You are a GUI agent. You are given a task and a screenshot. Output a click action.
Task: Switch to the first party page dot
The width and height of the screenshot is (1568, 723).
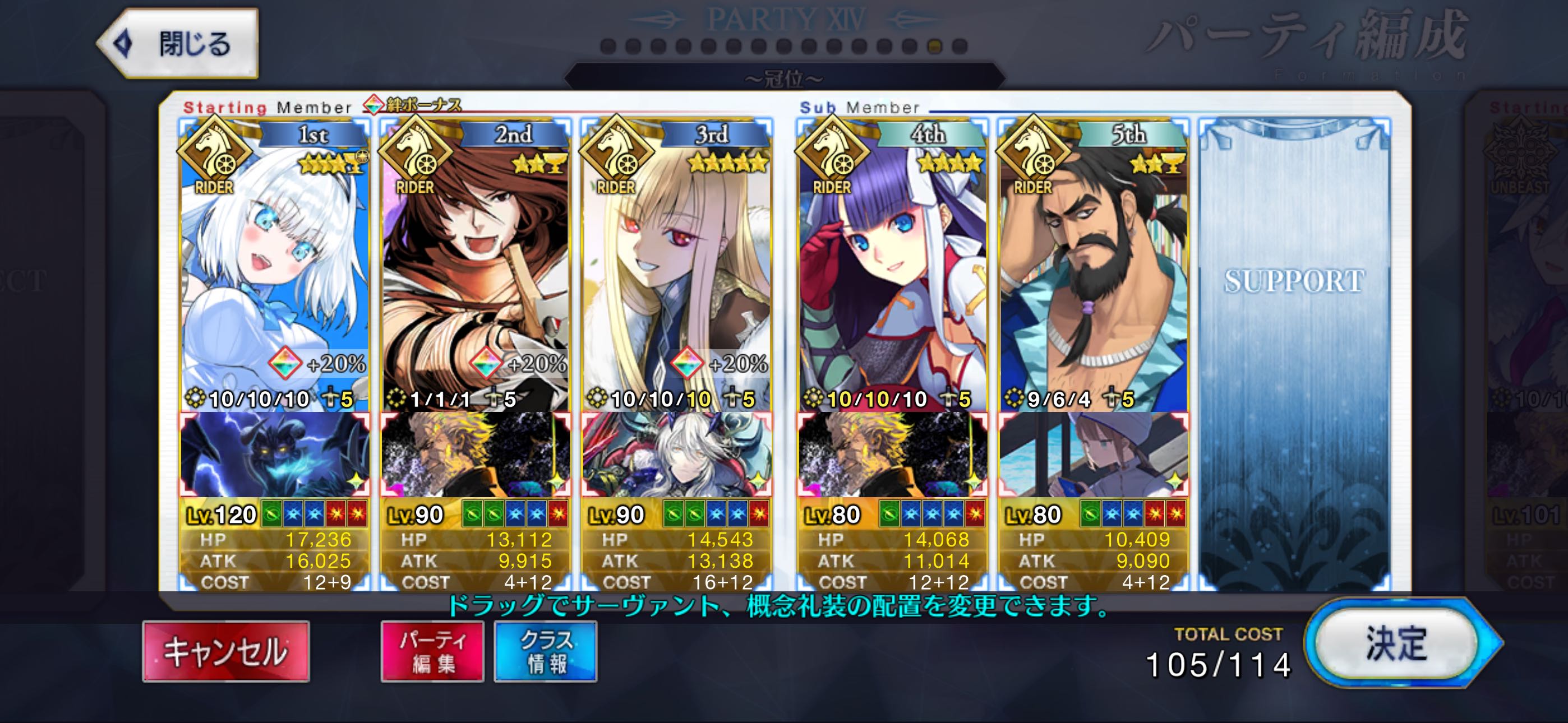point(607,47)
